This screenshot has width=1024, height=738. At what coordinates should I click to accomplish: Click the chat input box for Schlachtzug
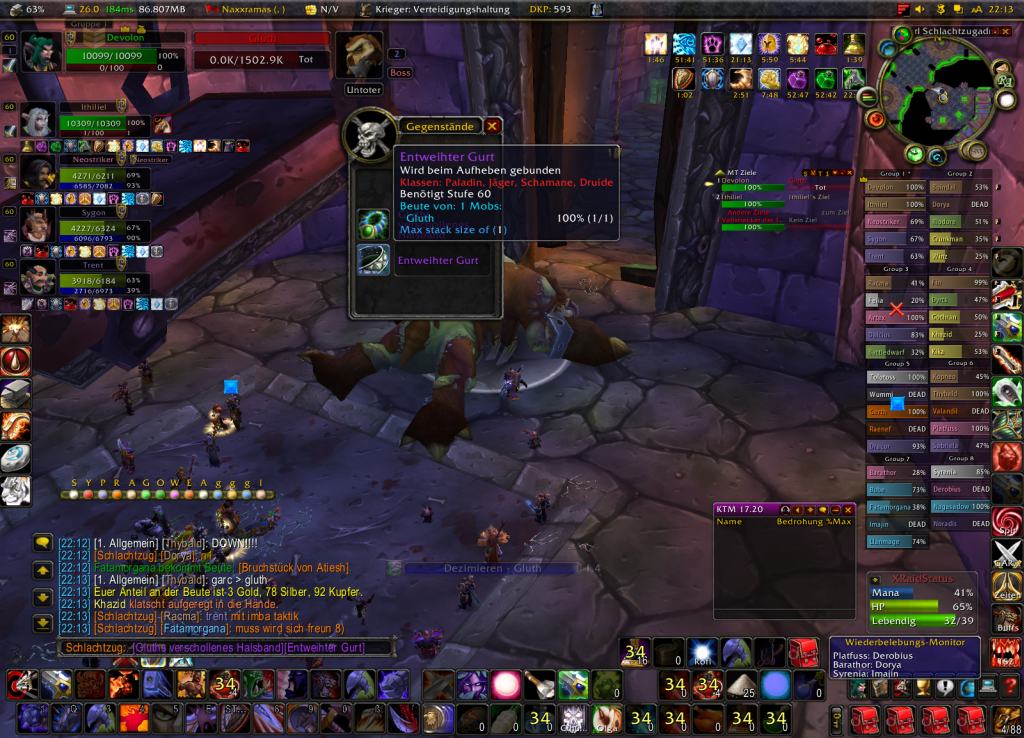(x=210, y=648)
